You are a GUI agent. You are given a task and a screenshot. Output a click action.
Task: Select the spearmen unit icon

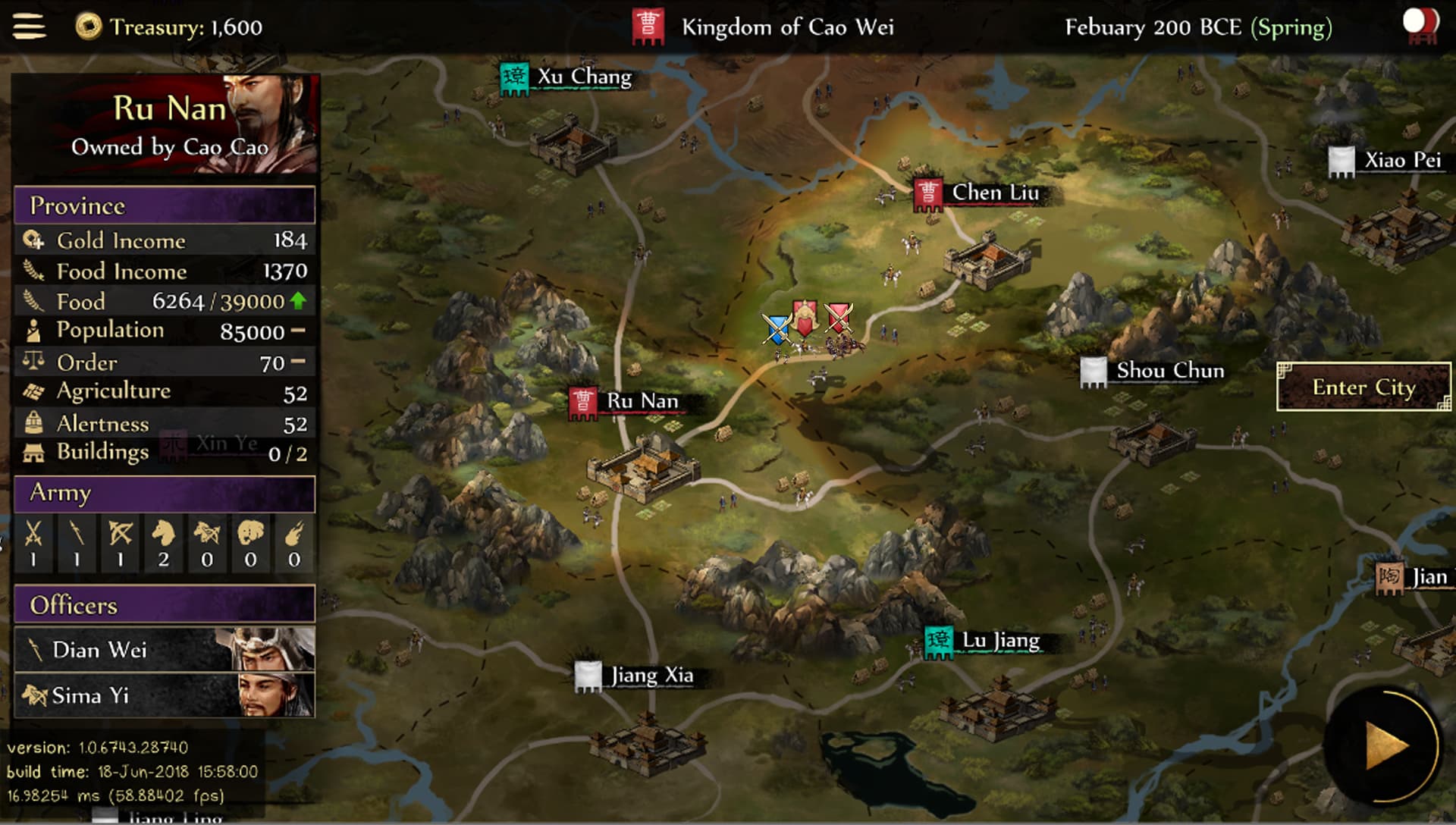click(x=77, y=540)
